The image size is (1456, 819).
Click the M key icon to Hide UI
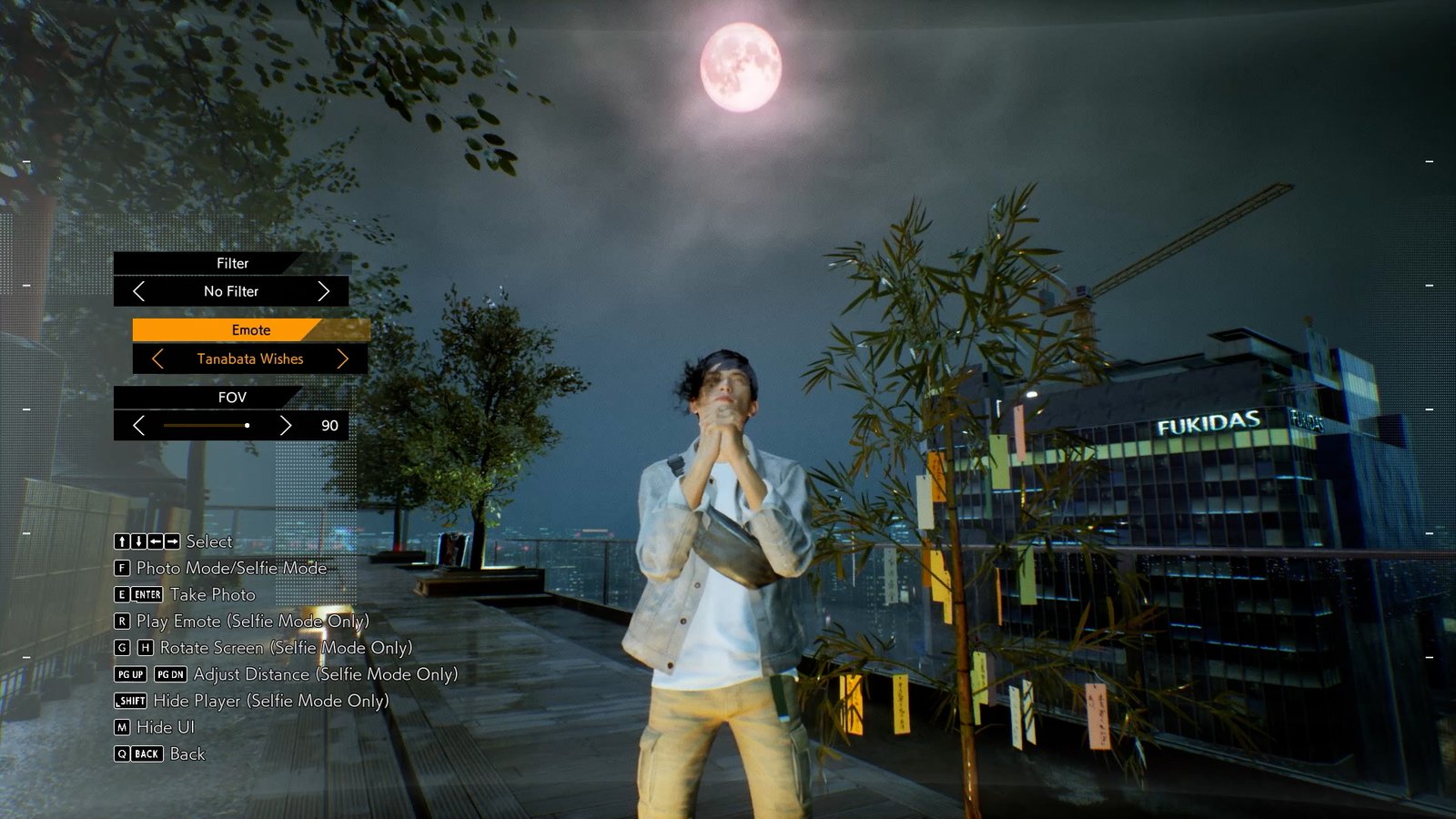(x=124, y=727)
